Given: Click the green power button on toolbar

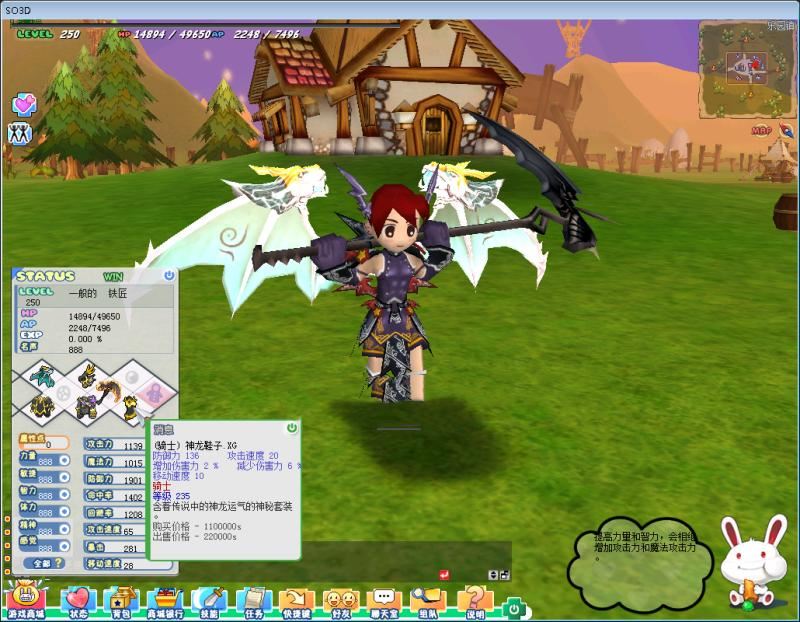Looking at the screenshot, I should [x=513, y=607].
